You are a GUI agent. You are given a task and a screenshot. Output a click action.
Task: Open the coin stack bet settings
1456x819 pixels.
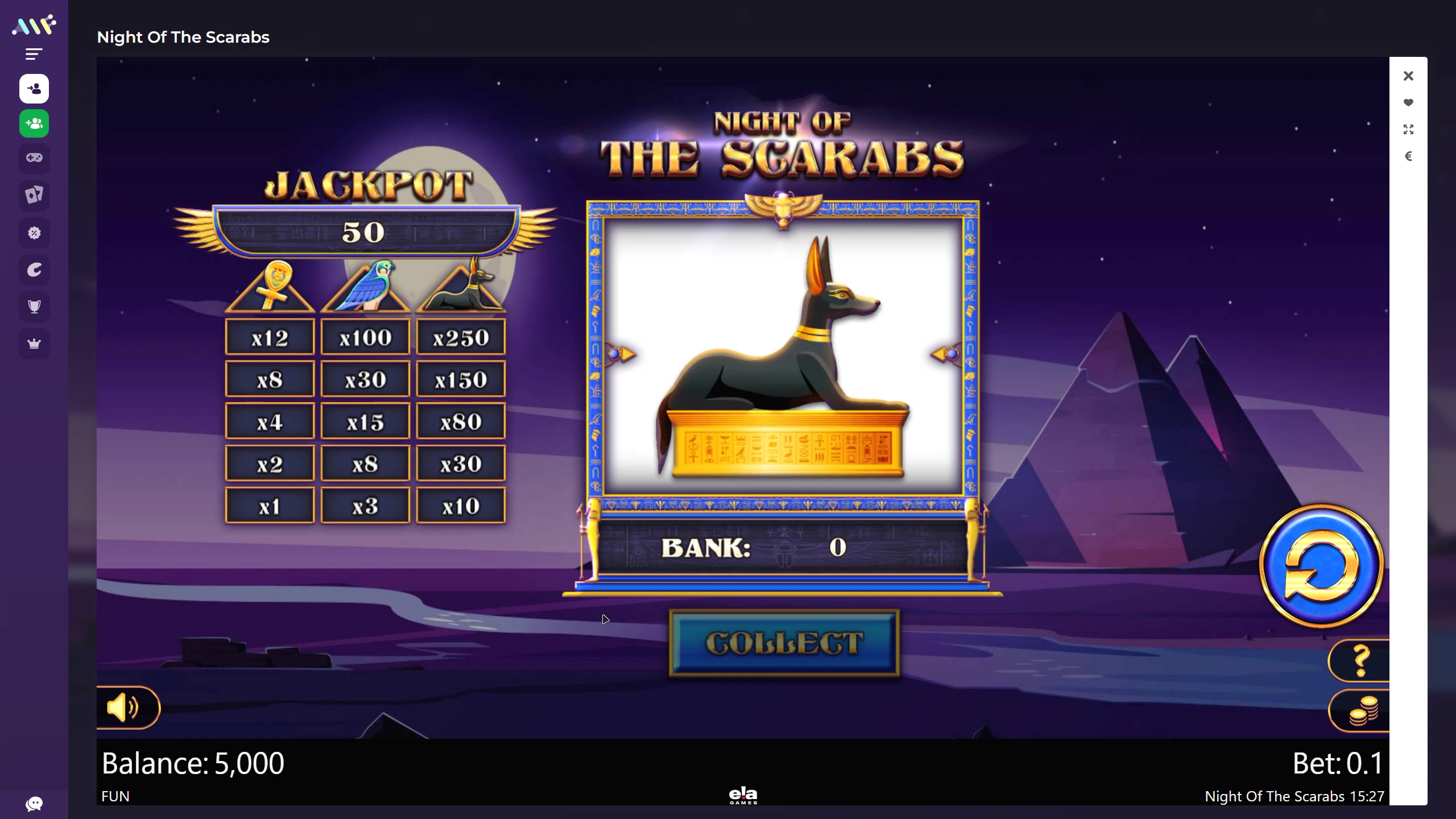1363,711
